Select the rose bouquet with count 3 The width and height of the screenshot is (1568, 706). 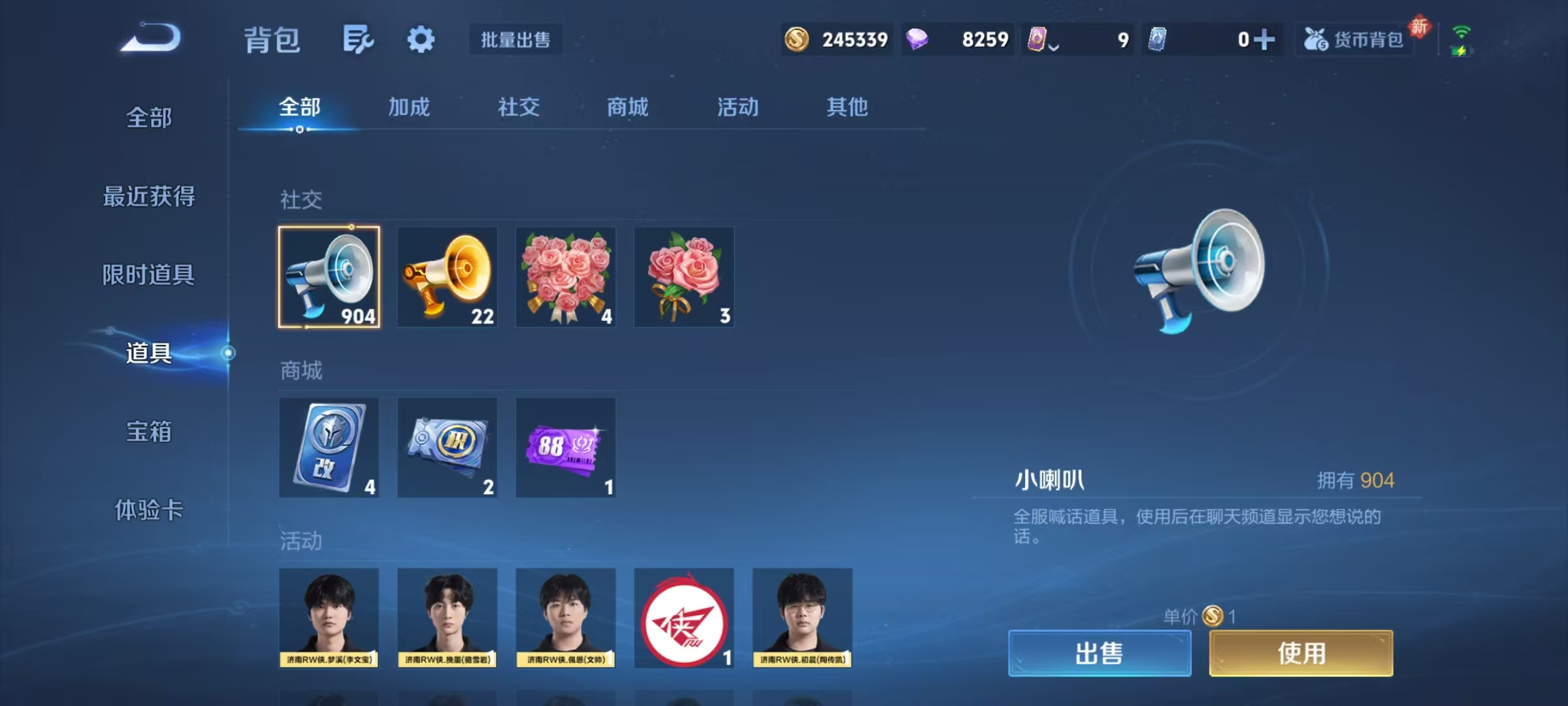click(684, 277)
